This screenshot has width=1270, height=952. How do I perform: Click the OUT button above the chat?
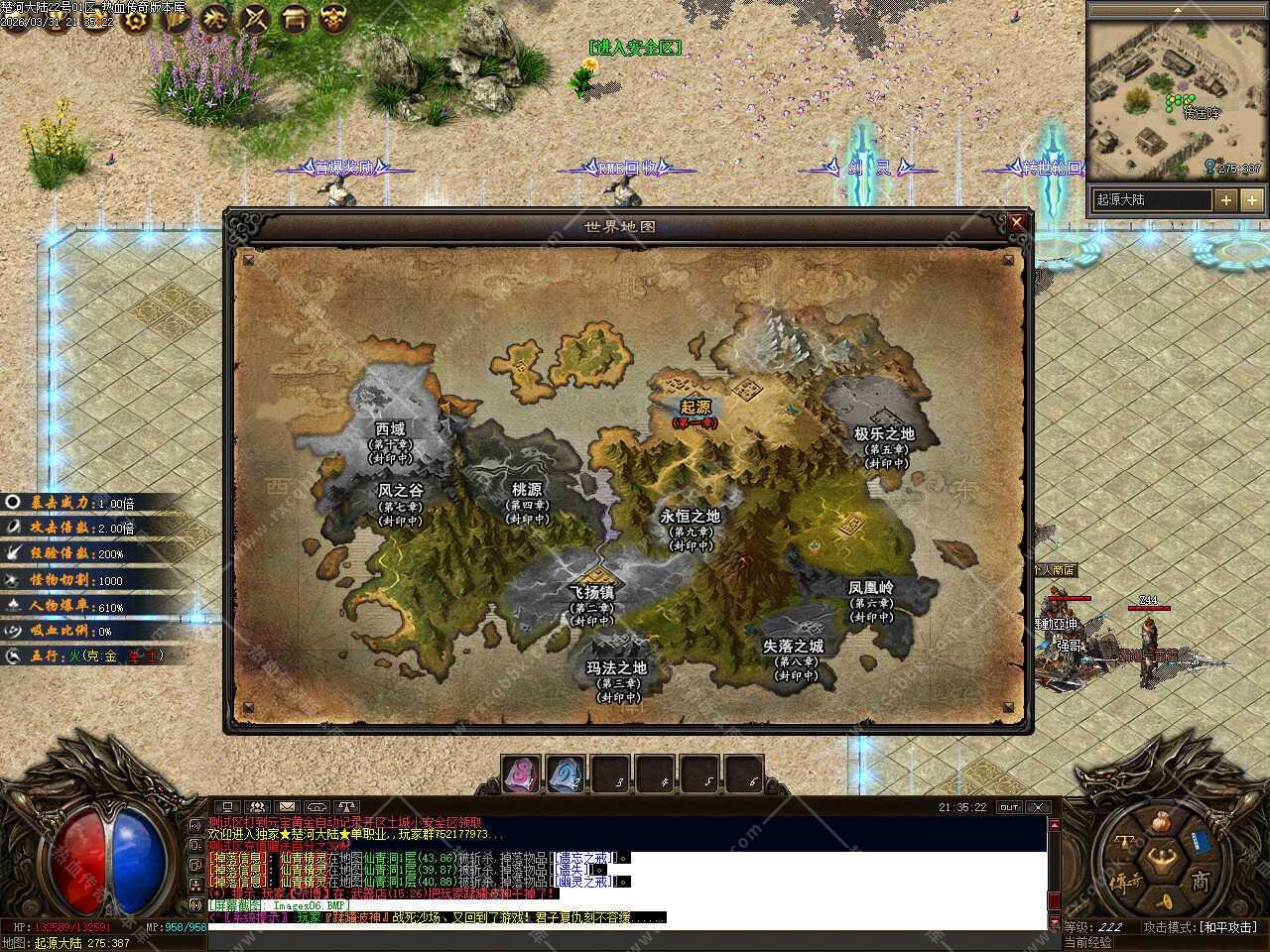[1009, 807]
